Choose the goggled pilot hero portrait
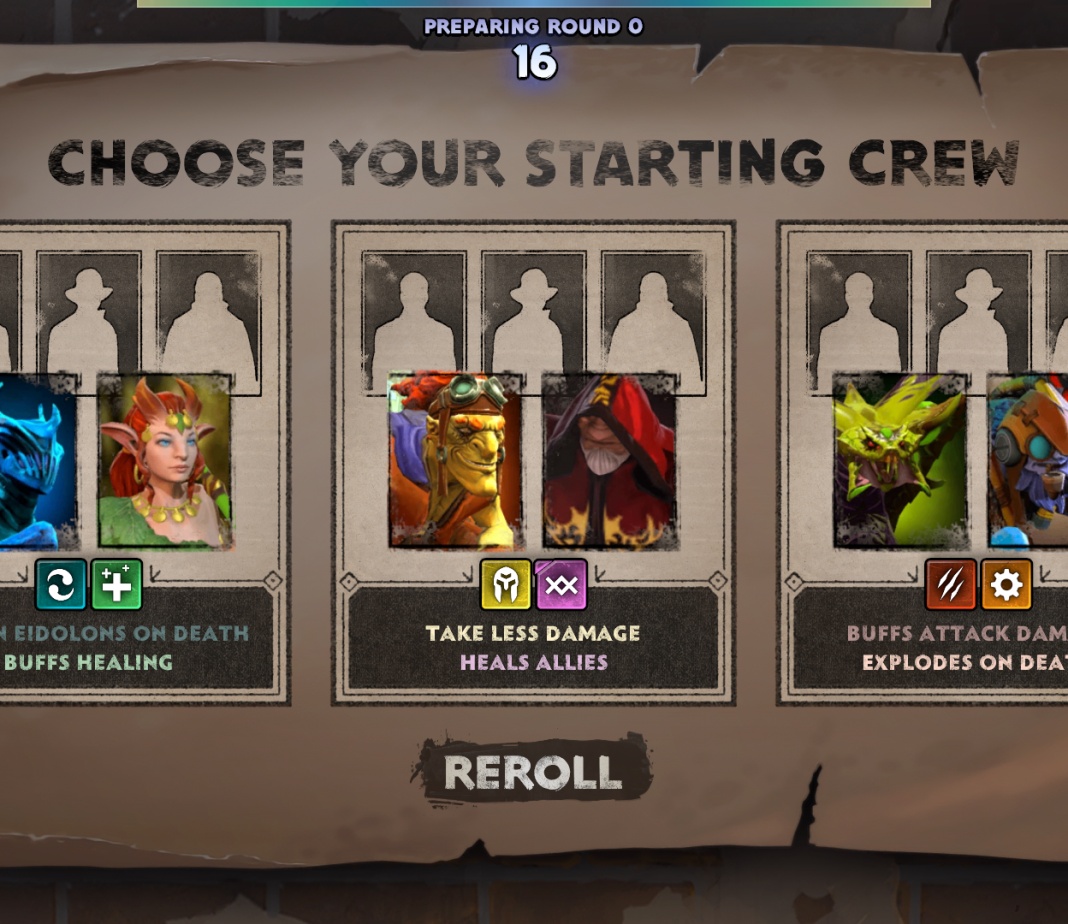The height and width of the screenshot is (924, 1068). (455, 462)
